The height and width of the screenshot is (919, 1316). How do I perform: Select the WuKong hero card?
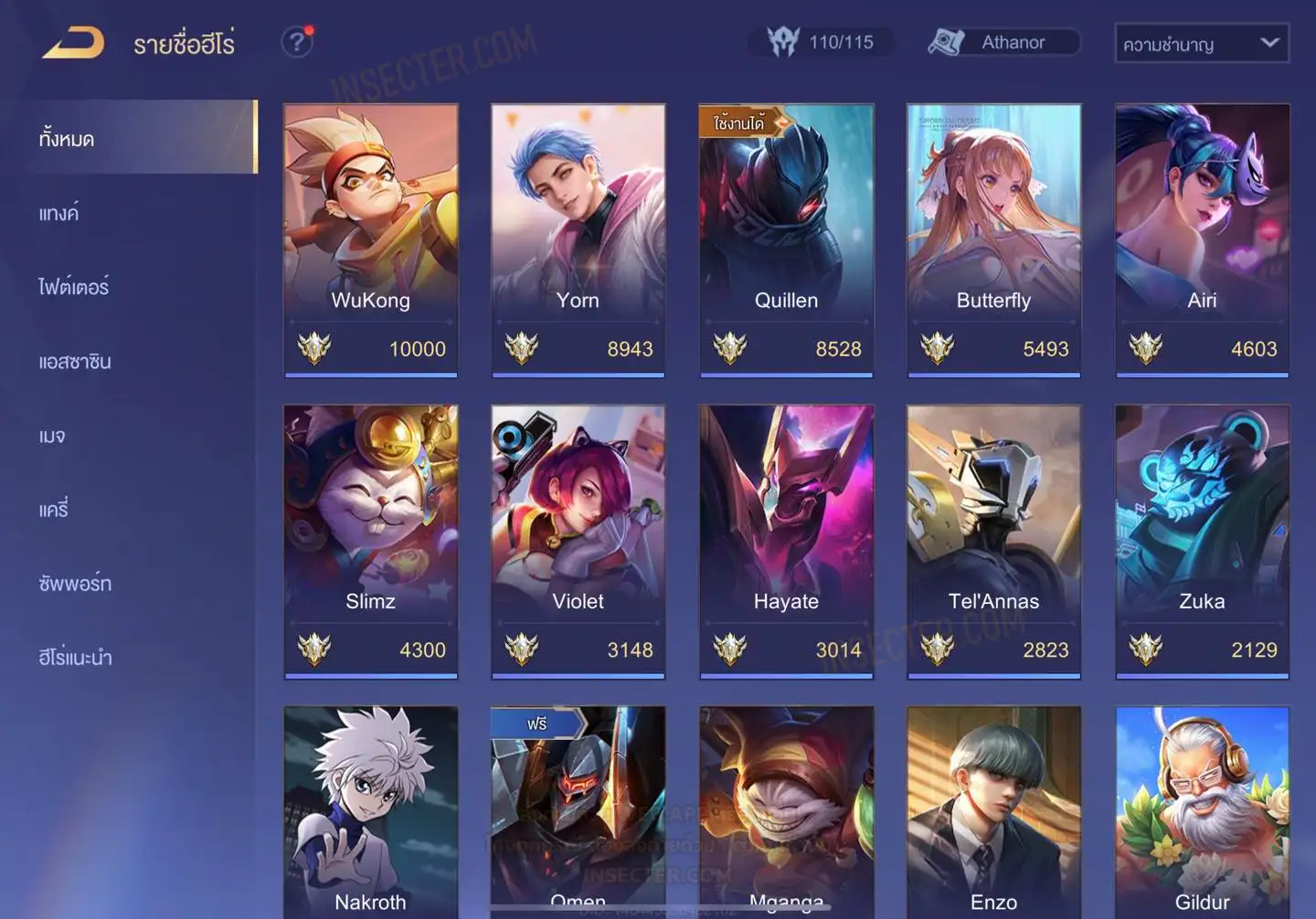click(x=370, y=239)
